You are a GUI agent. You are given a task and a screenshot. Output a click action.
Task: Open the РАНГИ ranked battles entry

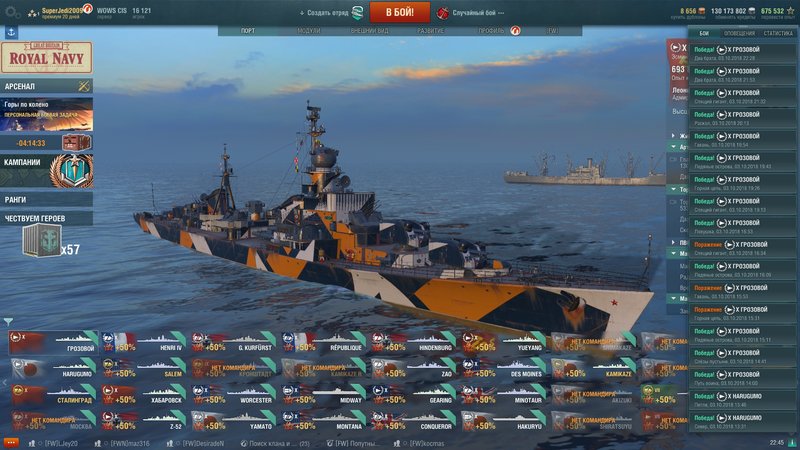coord(46,198)
